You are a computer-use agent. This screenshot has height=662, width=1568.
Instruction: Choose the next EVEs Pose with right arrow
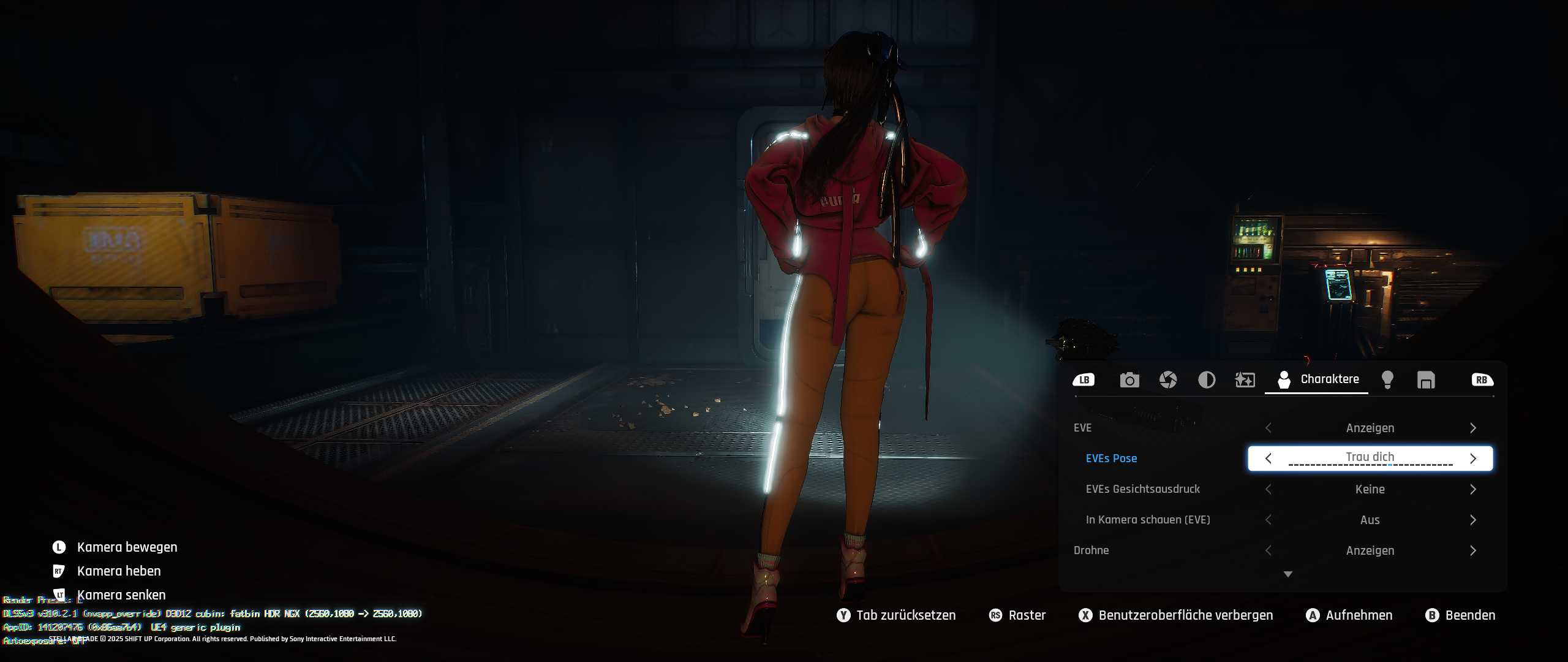[1473, 458]
